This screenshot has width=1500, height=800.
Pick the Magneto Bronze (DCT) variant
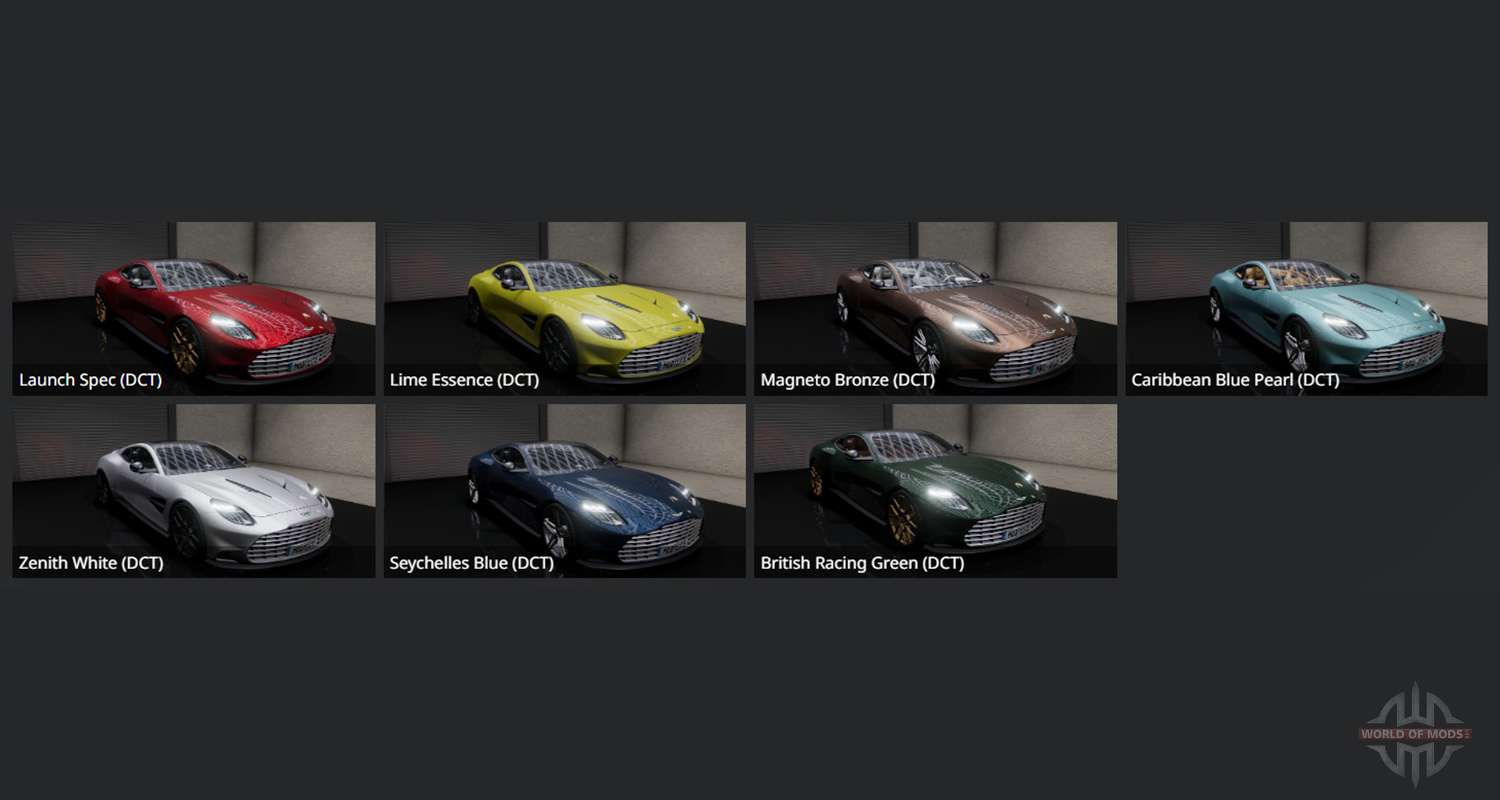click(935, 308)
